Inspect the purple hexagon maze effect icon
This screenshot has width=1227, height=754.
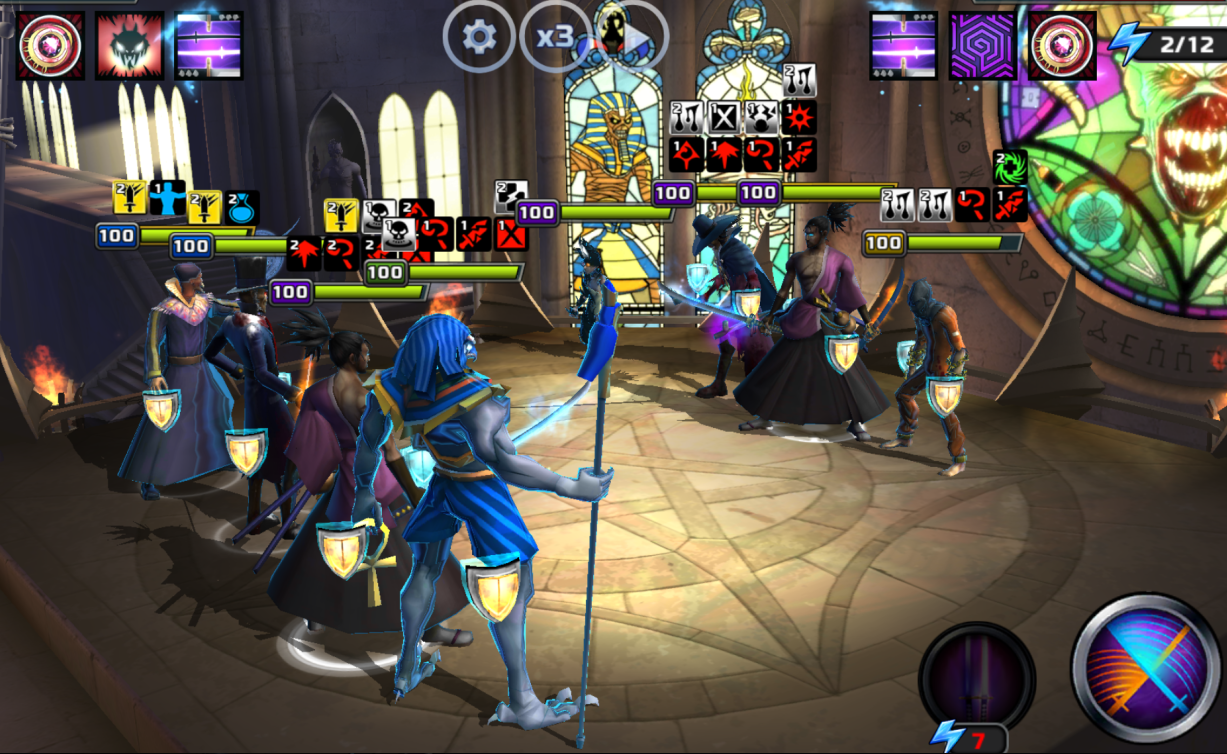(983, 46)
